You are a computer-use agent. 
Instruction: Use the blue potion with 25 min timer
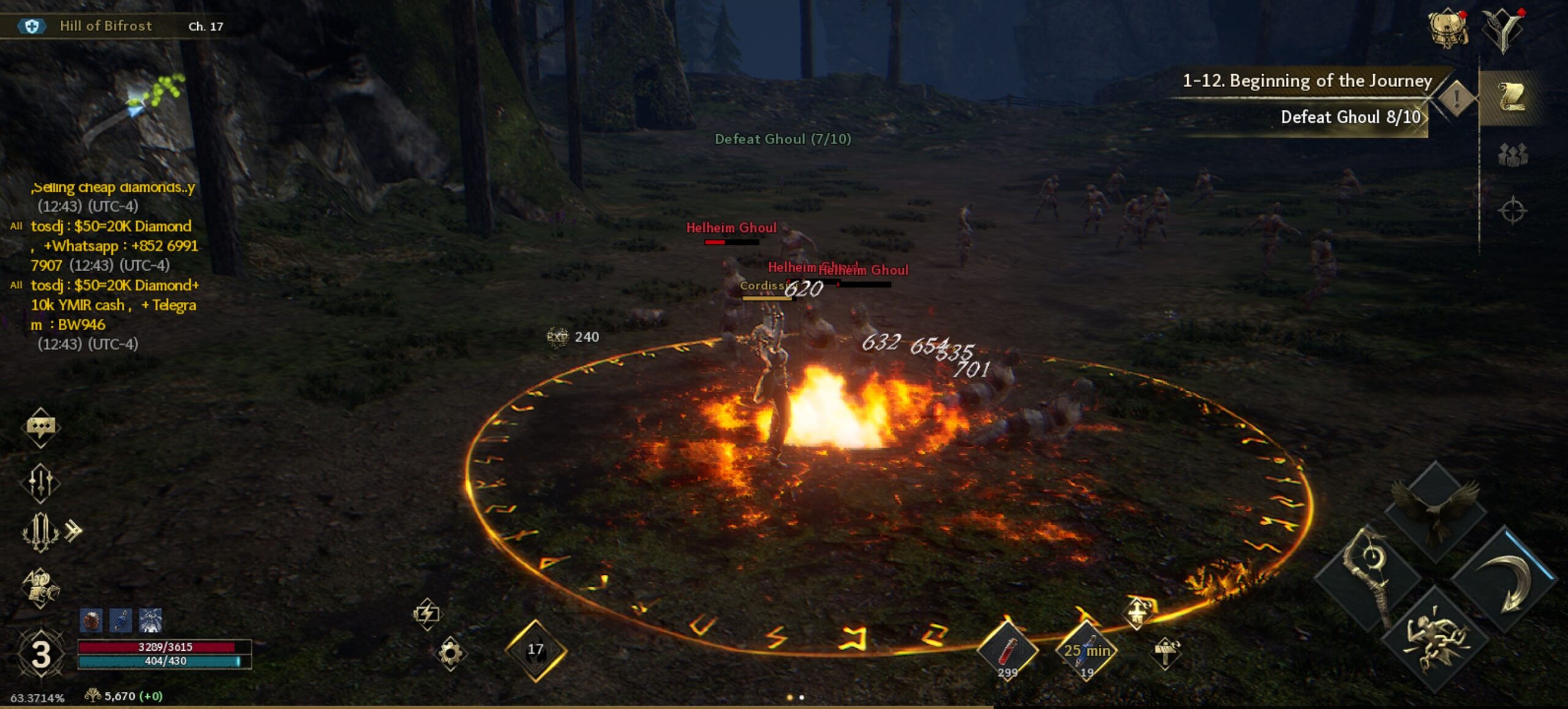click(1086, 651)
